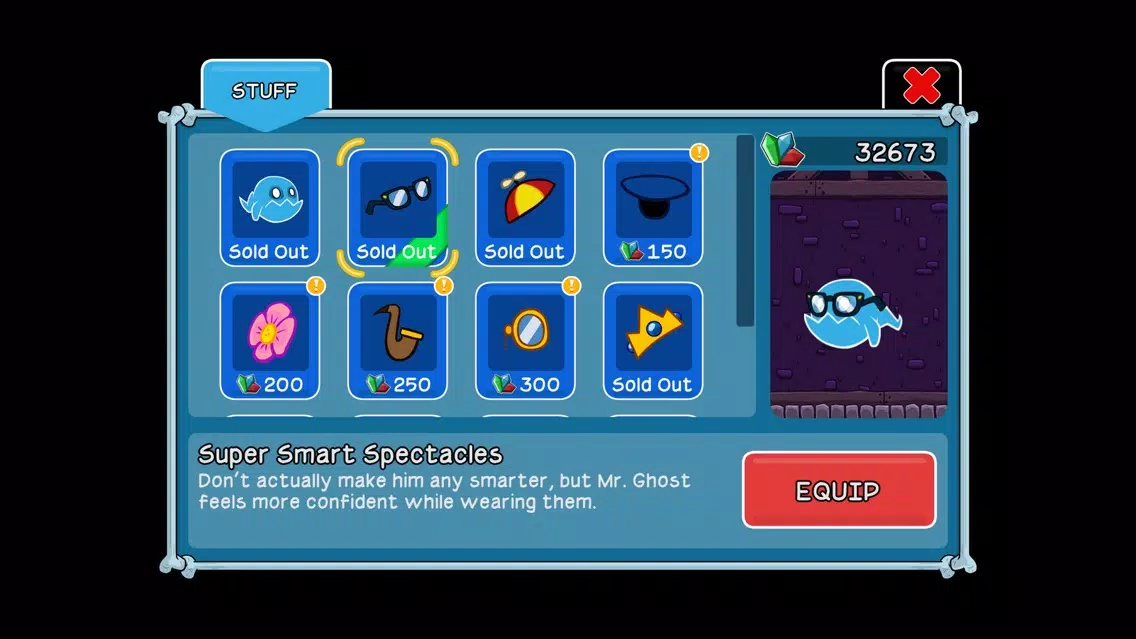Viewport: 1136px width, 639px height.
Task: Click the item list scrollbar
Action: point(745,230)
